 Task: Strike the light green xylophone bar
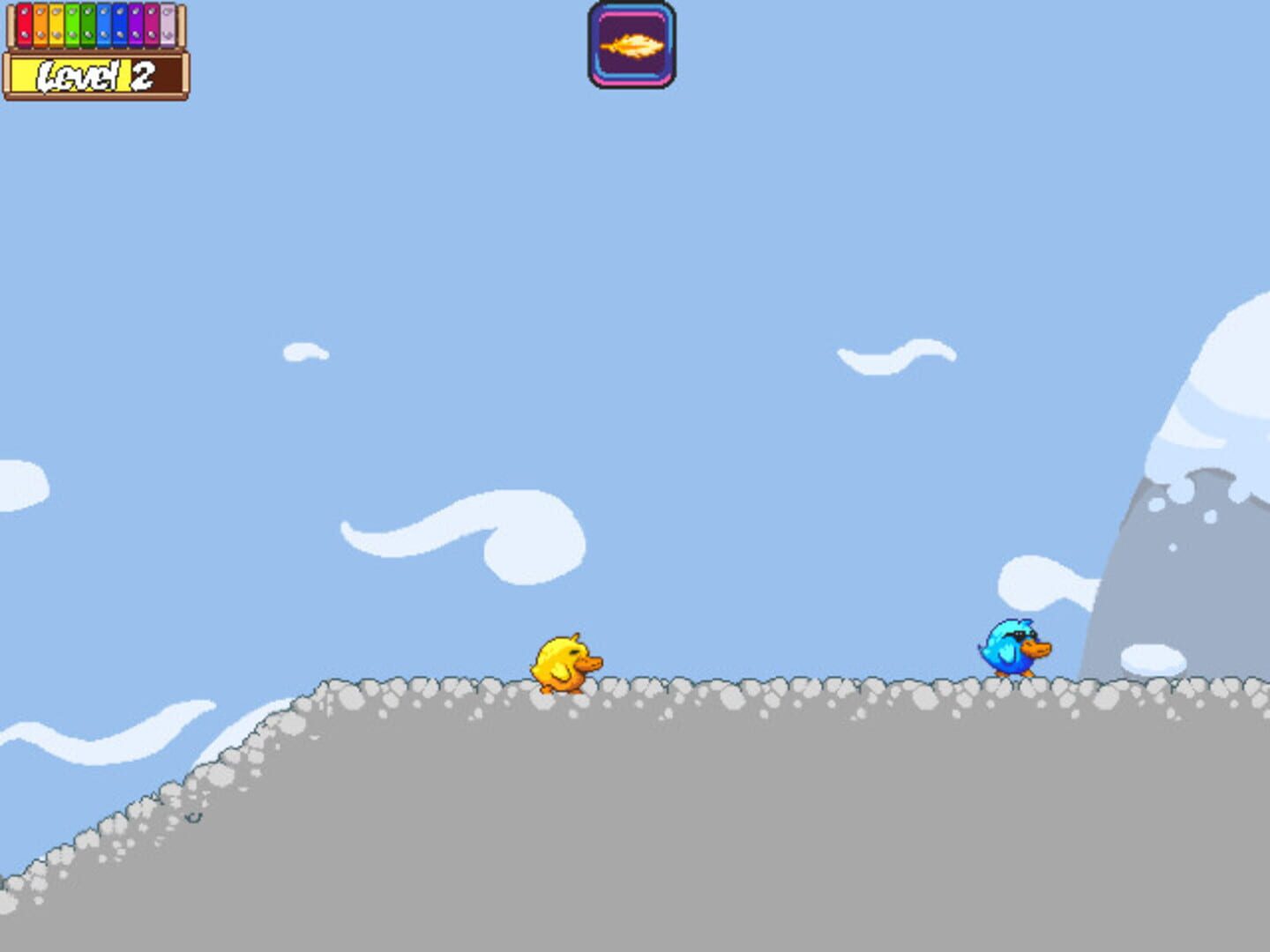click(71, 25)
